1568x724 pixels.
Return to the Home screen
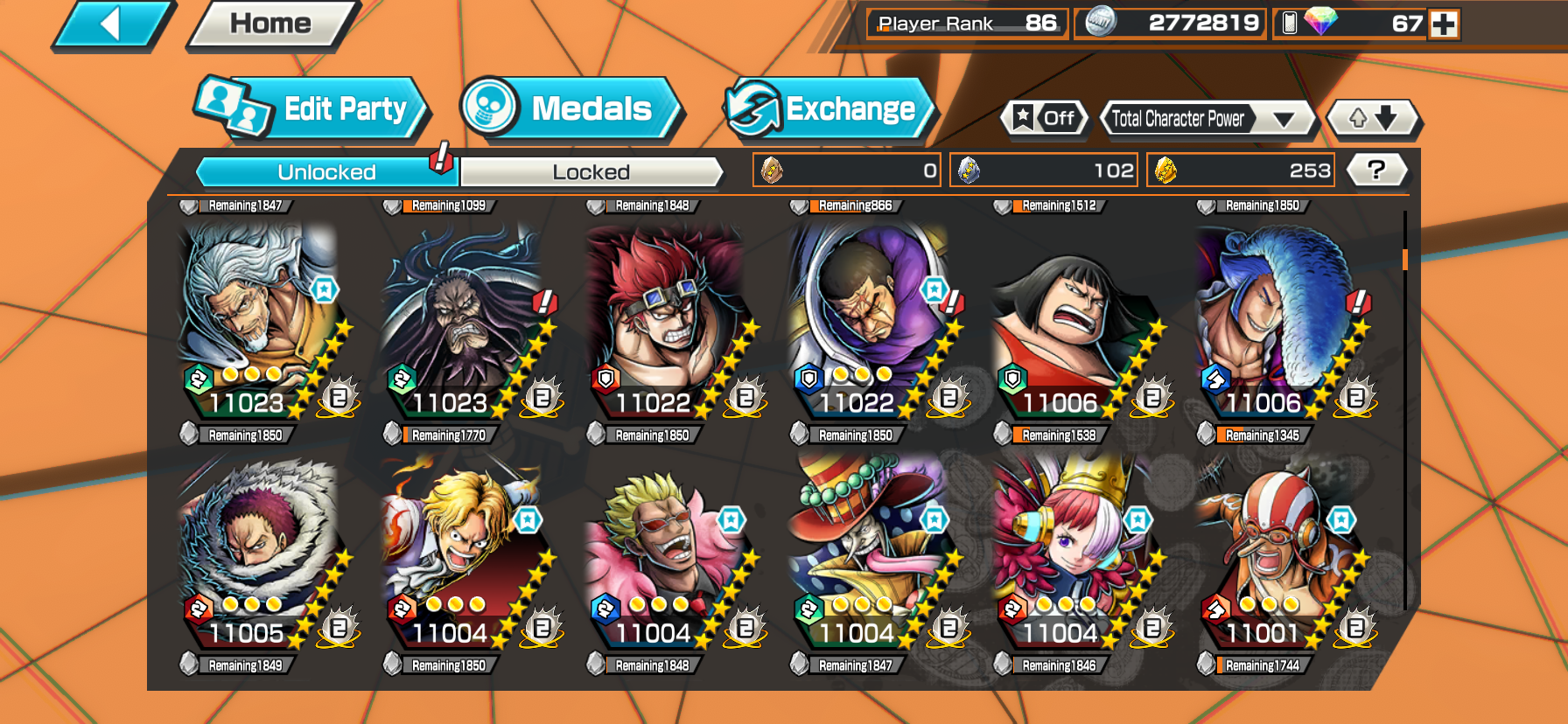pyautogui.click(x=270, y=24)
